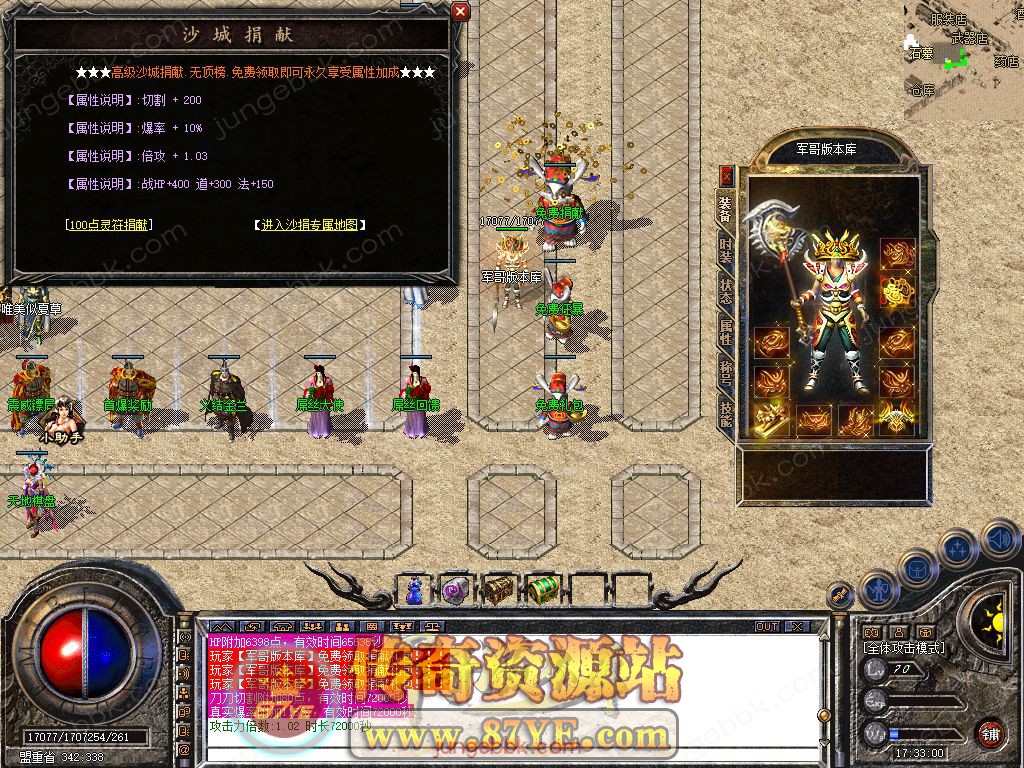1024x768 pixels.
Task: Open the red 铺 shop button
Action: (989, 731)
